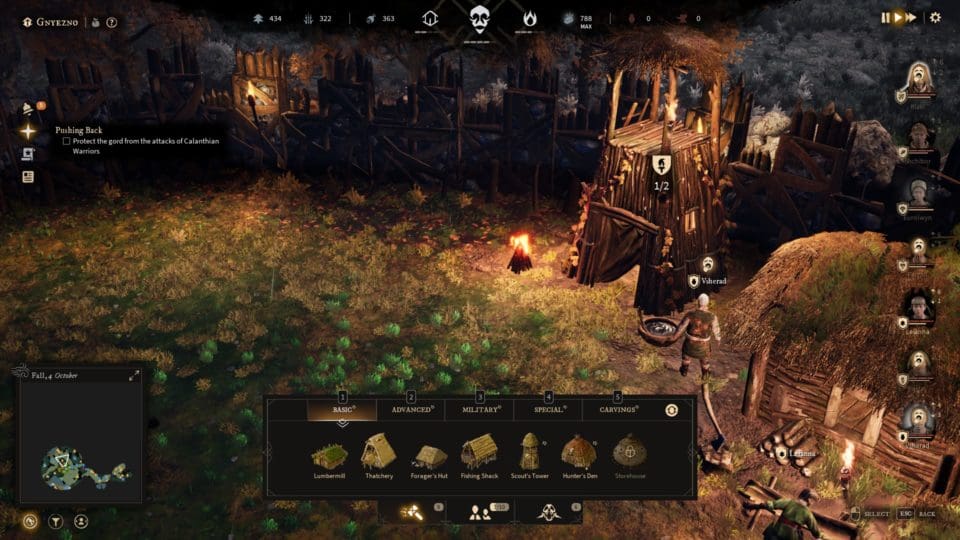The image size is (960, 540).
Task: Pause the game
Action: coord(886,17)
